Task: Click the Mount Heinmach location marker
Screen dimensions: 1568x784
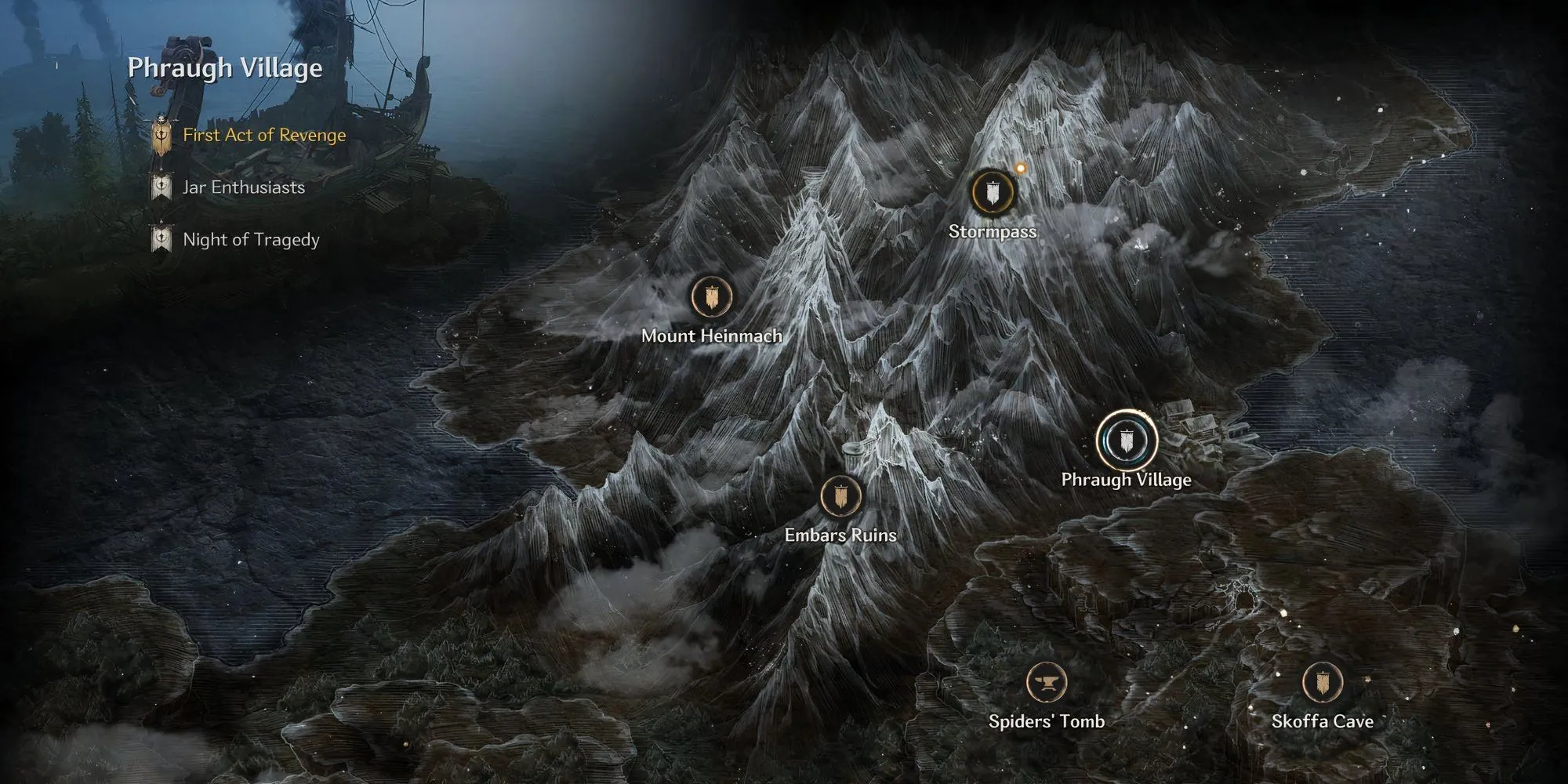Action: 712,298
